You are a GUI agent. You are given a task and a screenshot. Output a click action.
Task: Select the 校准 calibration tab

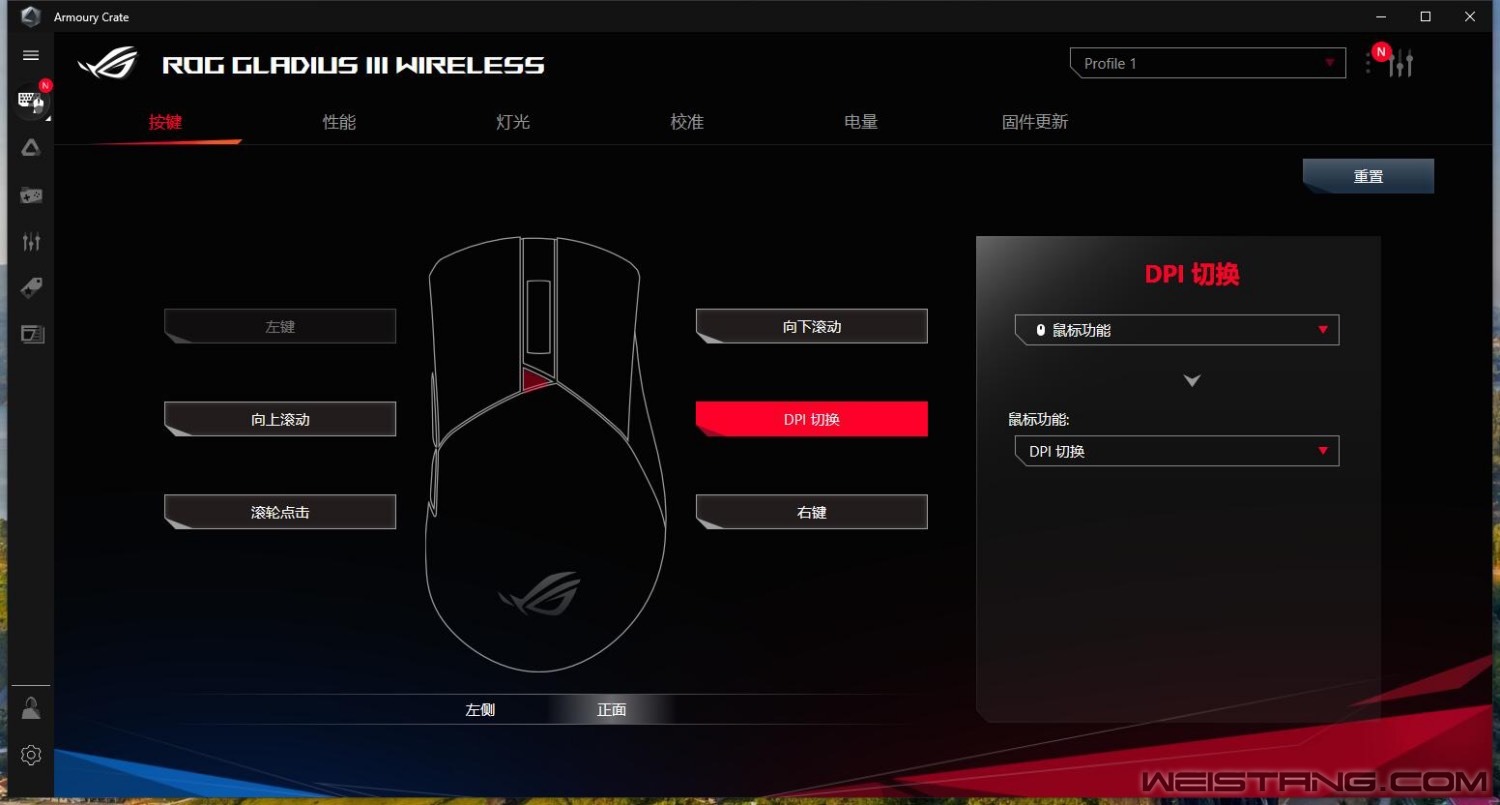click(x=687, y=122)
